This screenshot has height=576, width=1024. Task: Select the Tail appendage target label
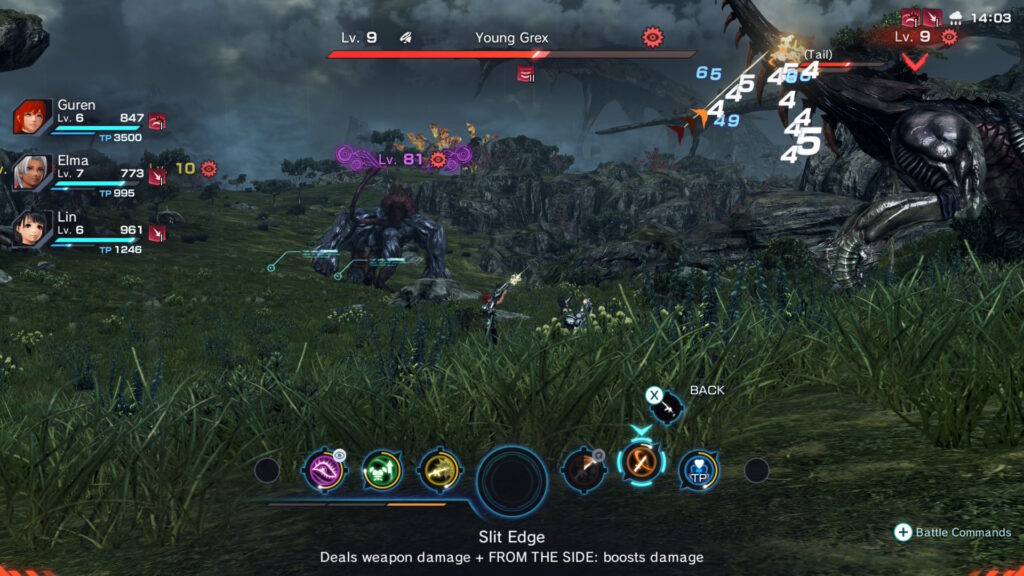(x=818, y=54)
